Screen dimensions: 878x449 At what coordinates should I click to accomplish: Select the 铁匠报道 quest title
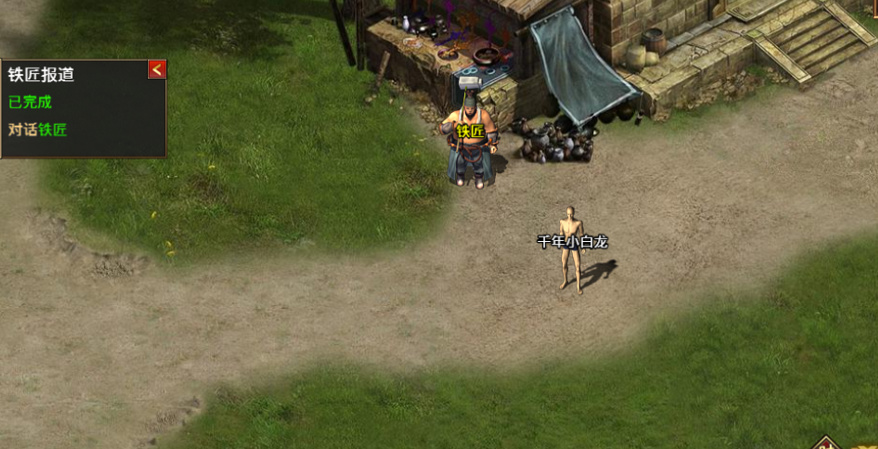tap(41, 75)
